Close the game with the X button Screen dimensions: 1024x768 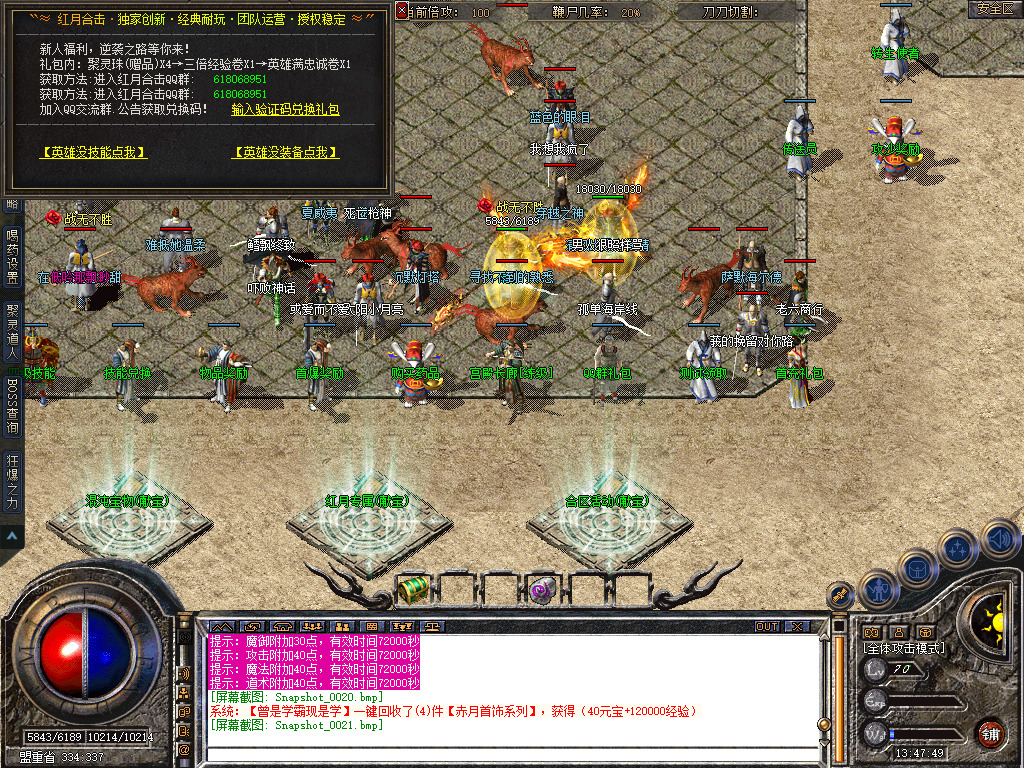(796, 626)
